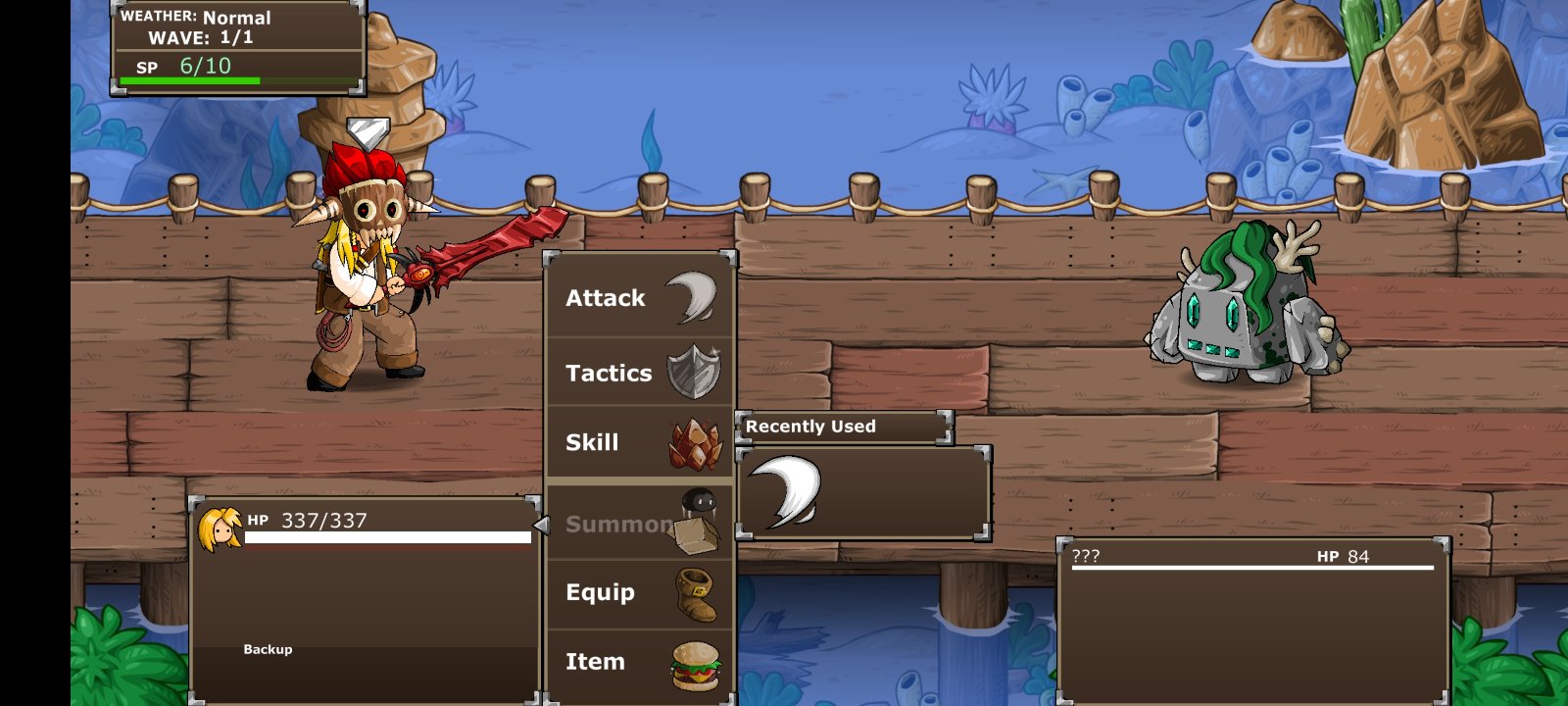Open the Item menu
Viewport: 1568px width, 706px height.
[640, 662]
